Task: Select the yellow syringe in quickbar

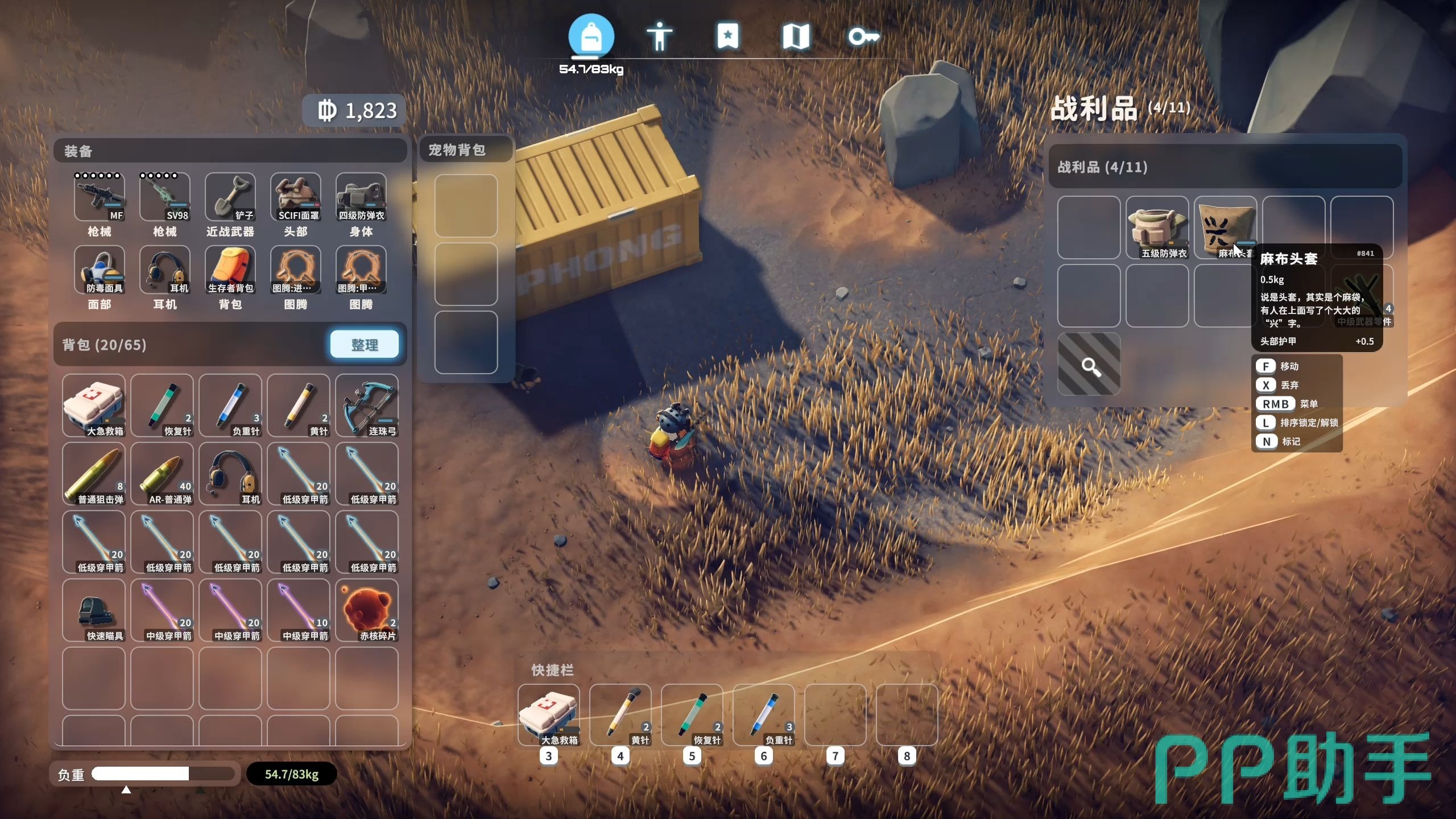Action: tap(621, 715)
